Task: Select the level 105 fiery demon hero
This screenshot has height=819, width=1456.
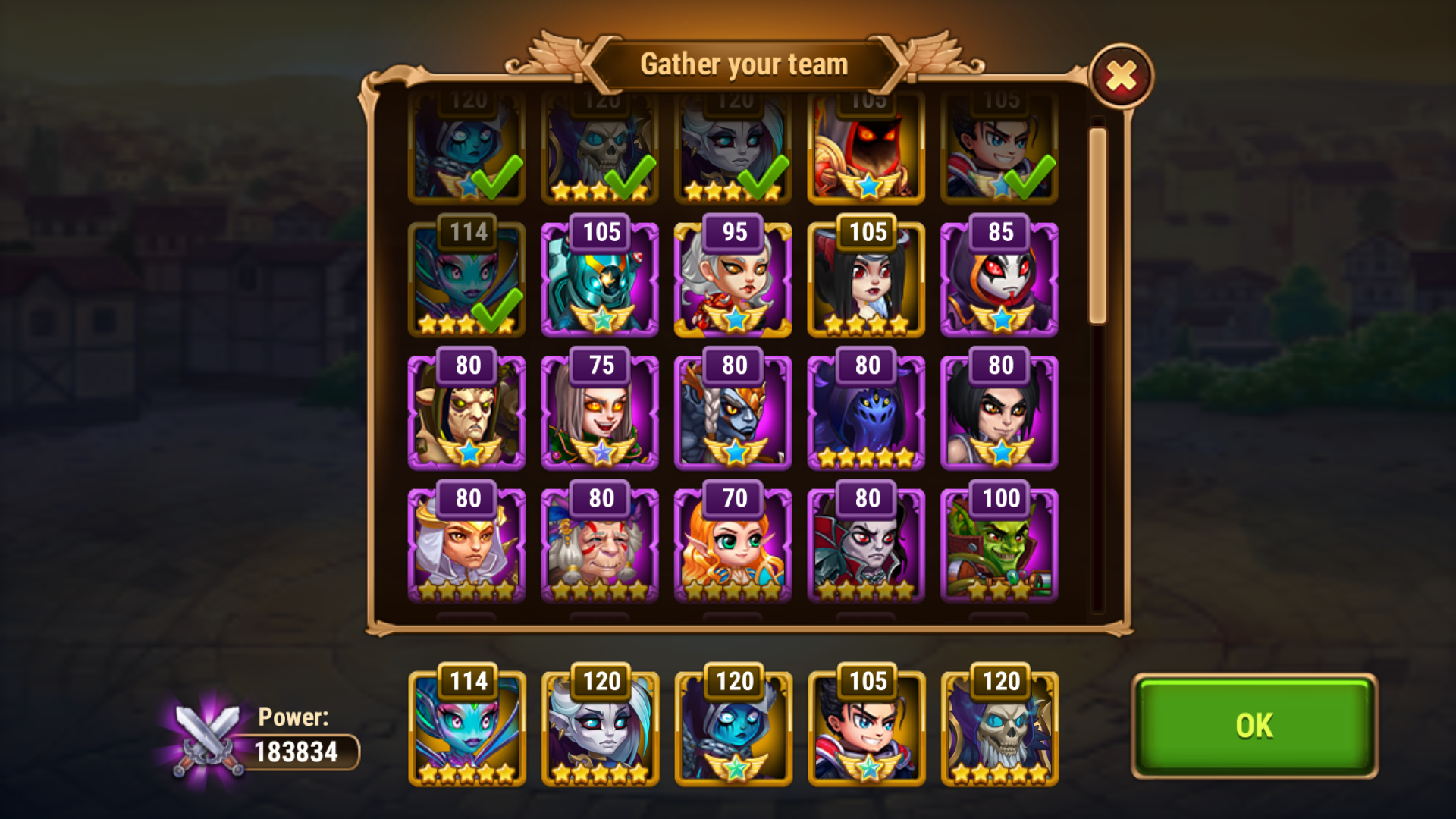Action: (865, 152)
